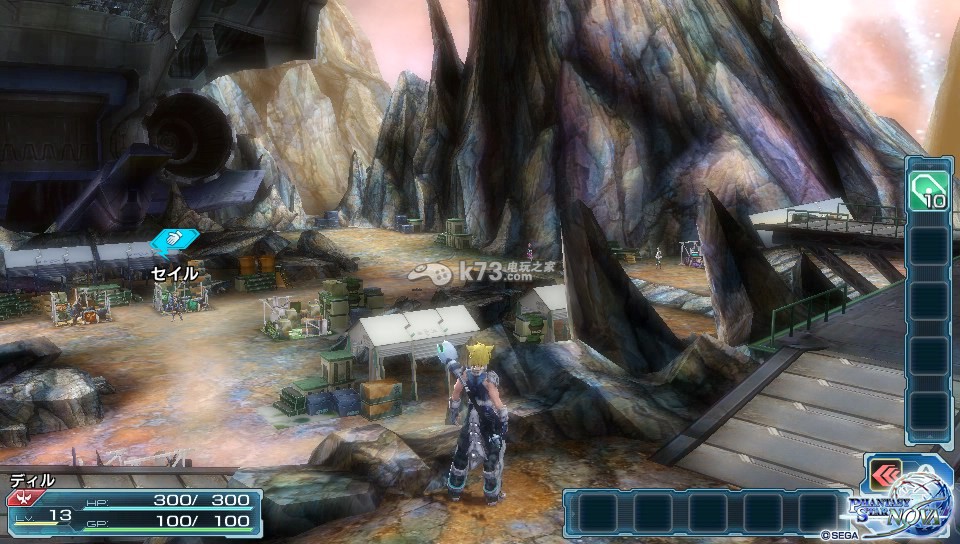Tap the red triple-chevron icon

[x=886, y=475]
